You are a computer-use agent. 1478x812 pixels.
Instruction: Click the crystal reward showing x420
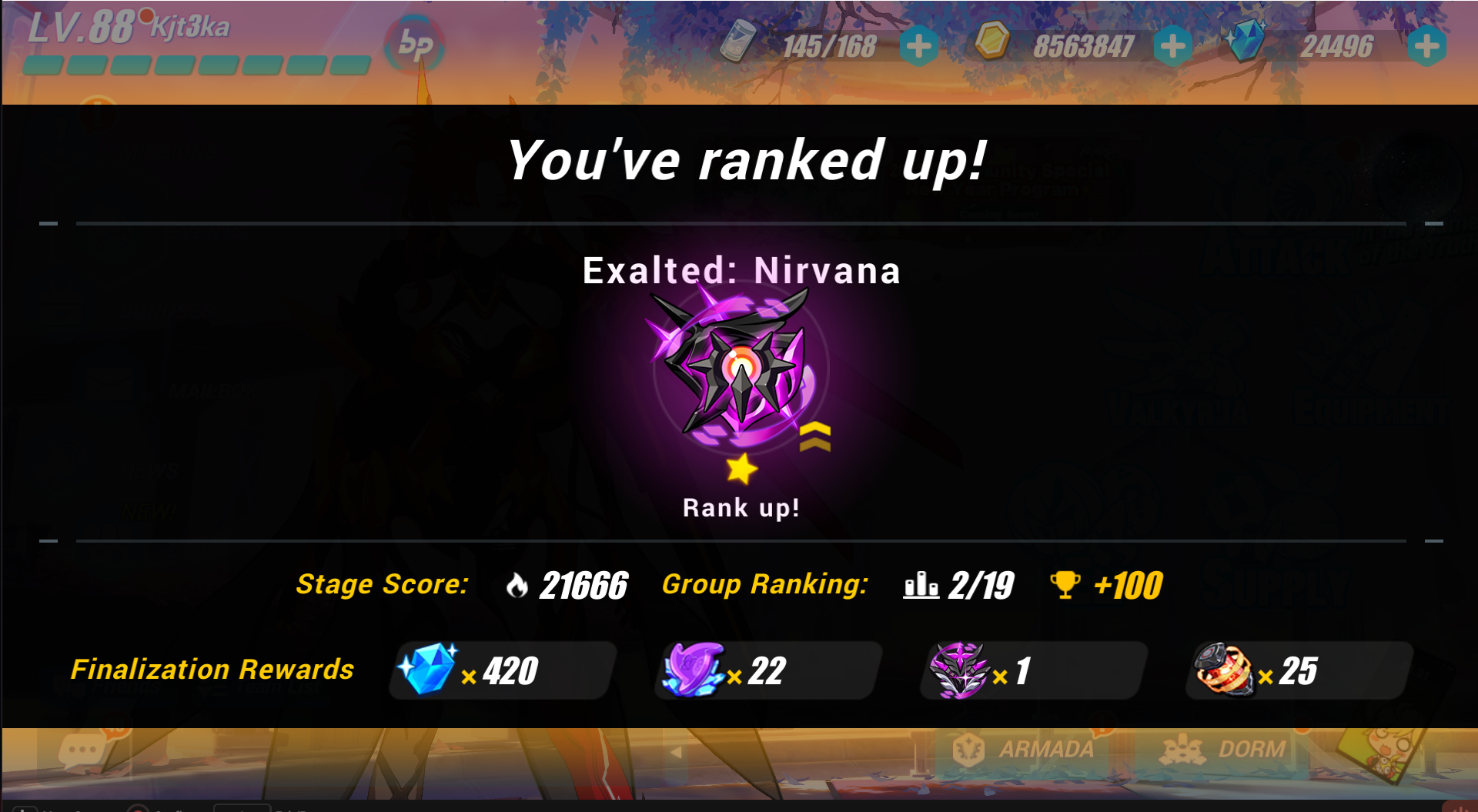(433, 668)
